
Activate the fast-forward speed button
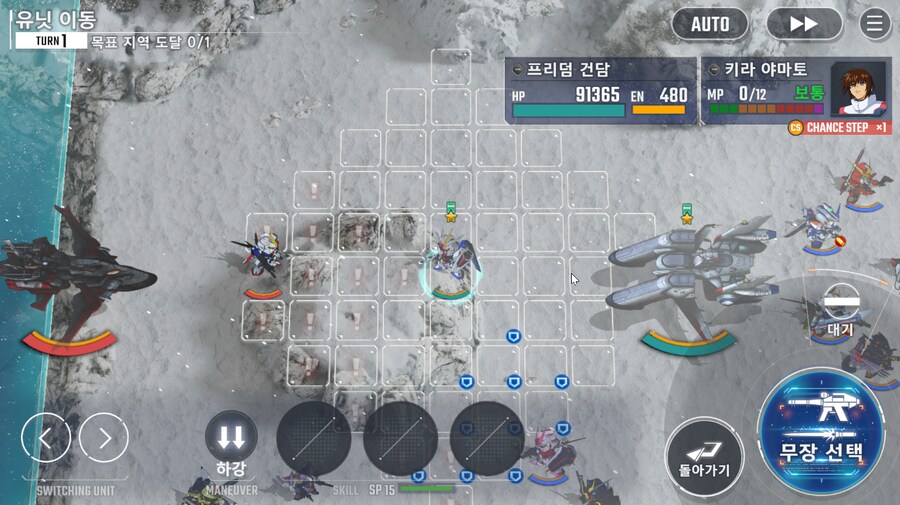click(803, 24)
